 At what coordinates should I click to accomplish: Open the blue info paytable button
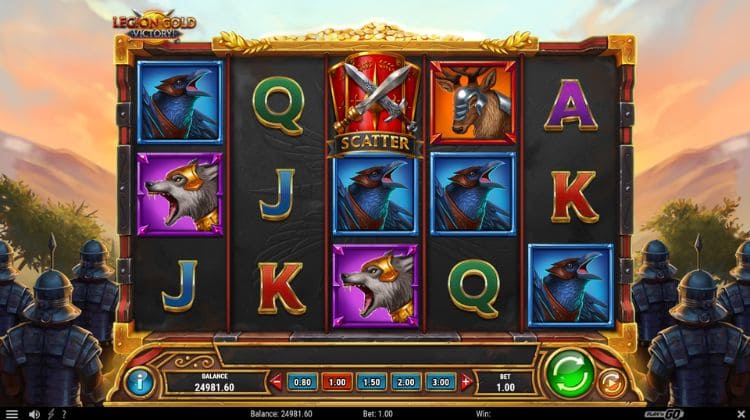coord(140,380)
